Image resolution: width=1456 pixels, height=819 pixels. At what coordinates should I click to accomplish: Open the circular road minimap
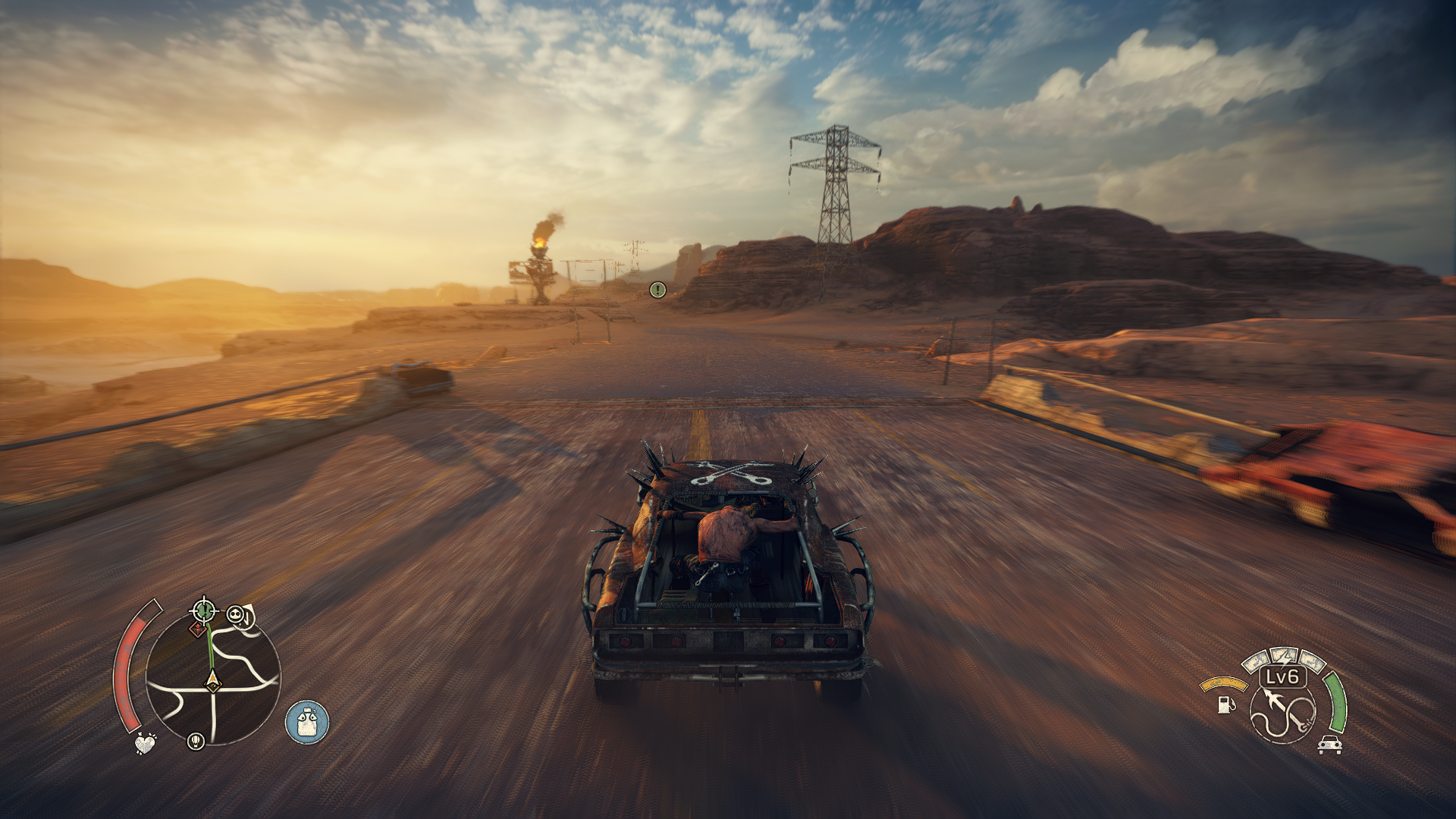click(x=213, y=679)
